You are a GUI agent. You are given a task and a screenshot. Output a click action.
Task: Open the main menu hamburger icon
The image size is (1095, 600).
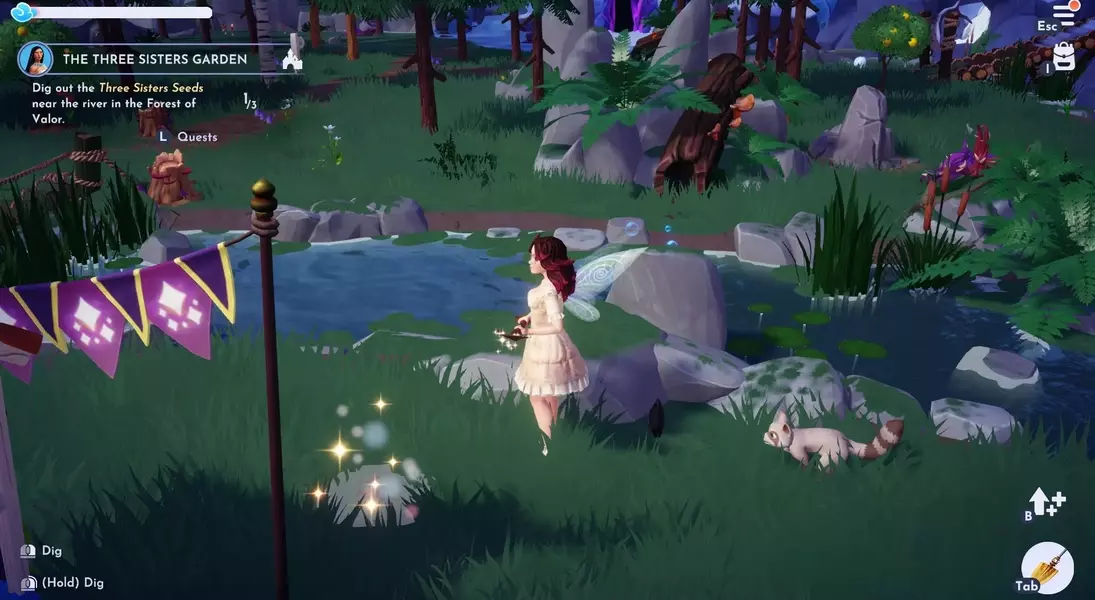(1063, 14)
